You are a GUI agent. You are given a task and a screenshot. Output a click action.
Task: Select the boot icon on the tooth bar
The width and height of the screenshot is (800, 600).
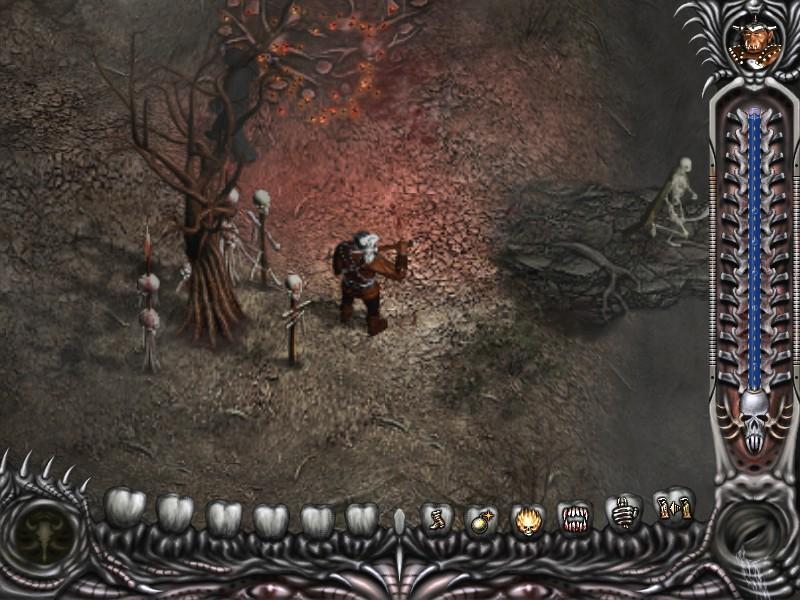click(436, 519)
